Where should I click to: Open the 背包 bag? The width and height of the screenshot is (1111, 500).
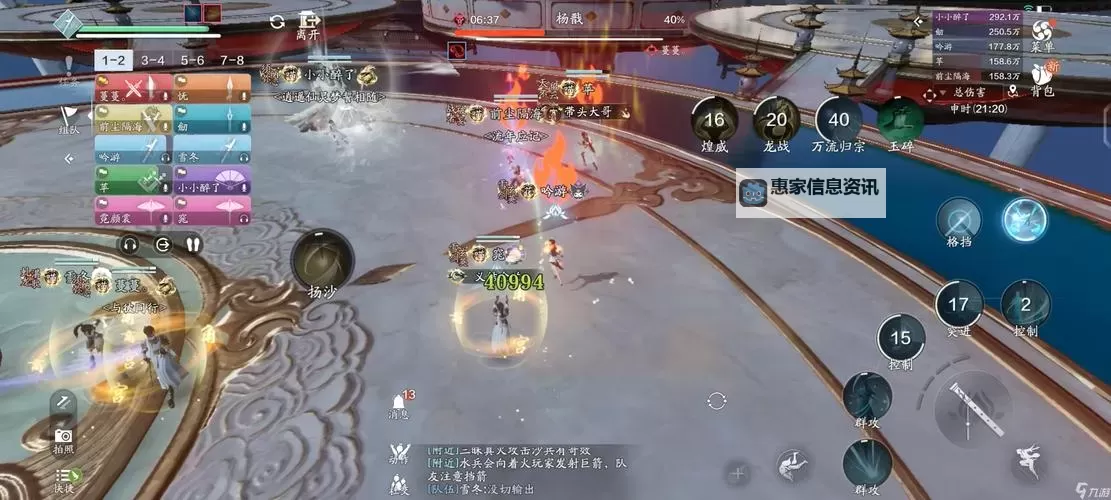click(x=1043, y=78)
